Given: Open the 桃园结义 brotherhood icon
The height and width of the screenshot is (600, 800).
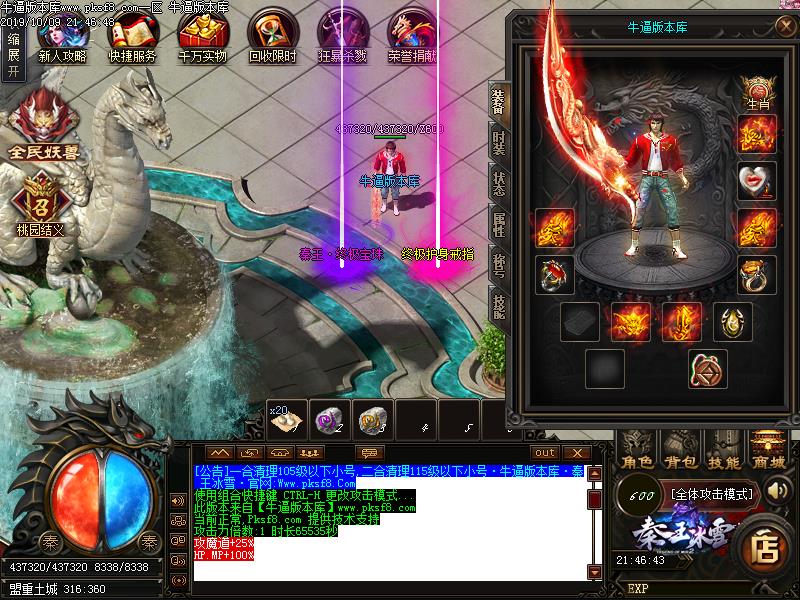Looking at the screenshot, I should pos(41,202).
